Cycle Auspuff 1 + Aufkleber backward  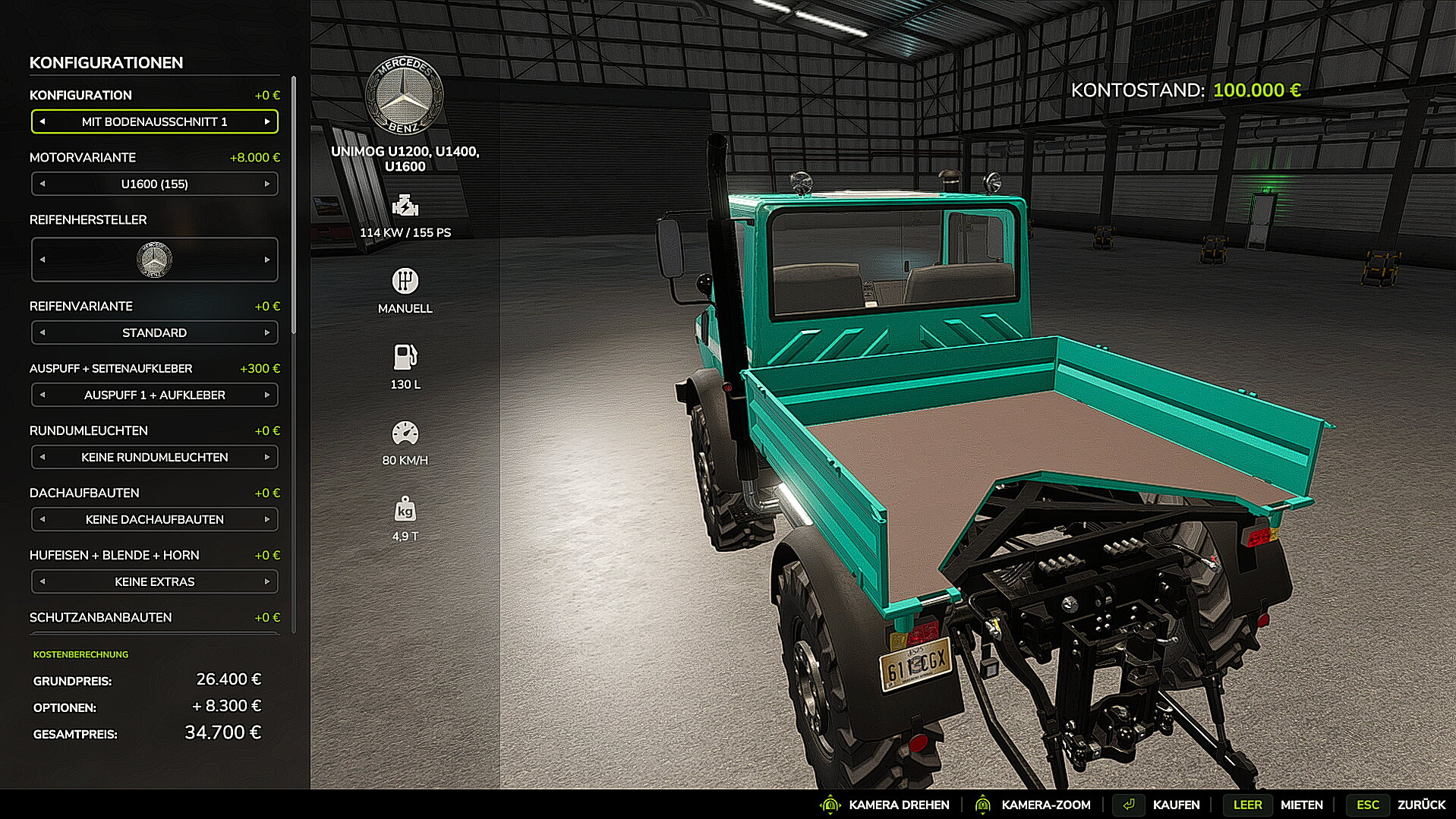[43, 395]
